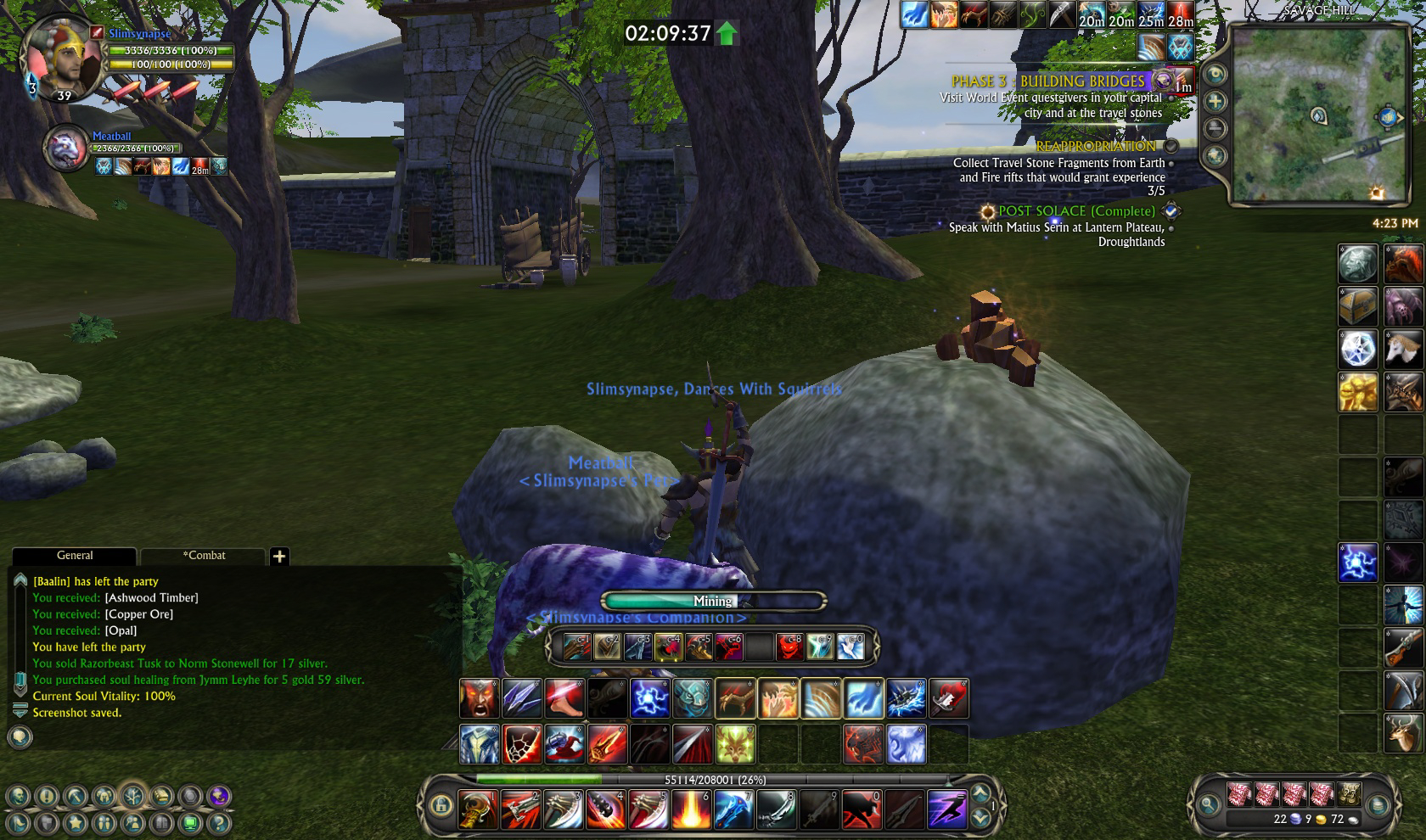Open the quest log exclamation icon

tap(47, 797)
